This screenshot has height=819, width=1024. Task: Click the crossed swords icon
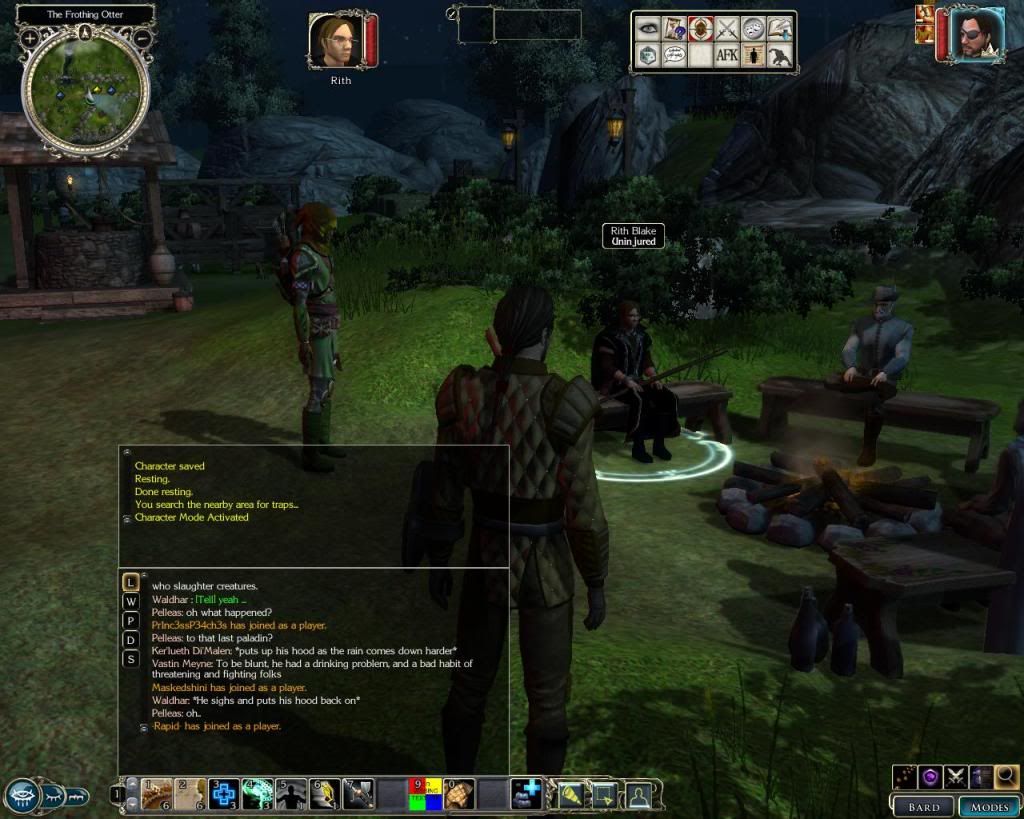[x=726, y=29]
